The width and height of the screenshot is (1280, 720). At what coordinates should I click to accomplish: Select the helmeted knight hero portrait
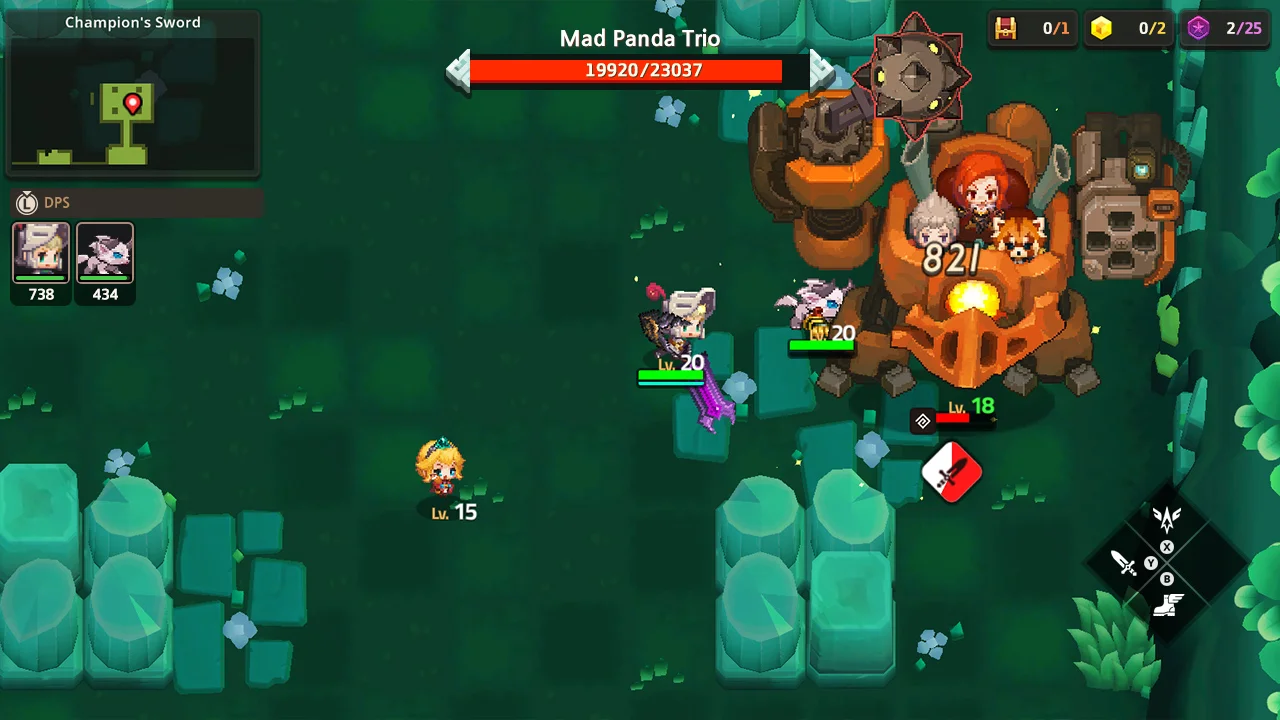pos(41,253)
